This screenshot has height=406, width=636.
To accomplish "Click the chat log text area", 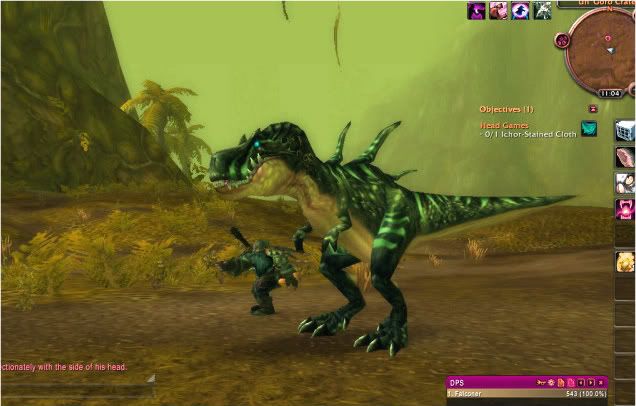I will pyautogui.click(x=70, y=368).
